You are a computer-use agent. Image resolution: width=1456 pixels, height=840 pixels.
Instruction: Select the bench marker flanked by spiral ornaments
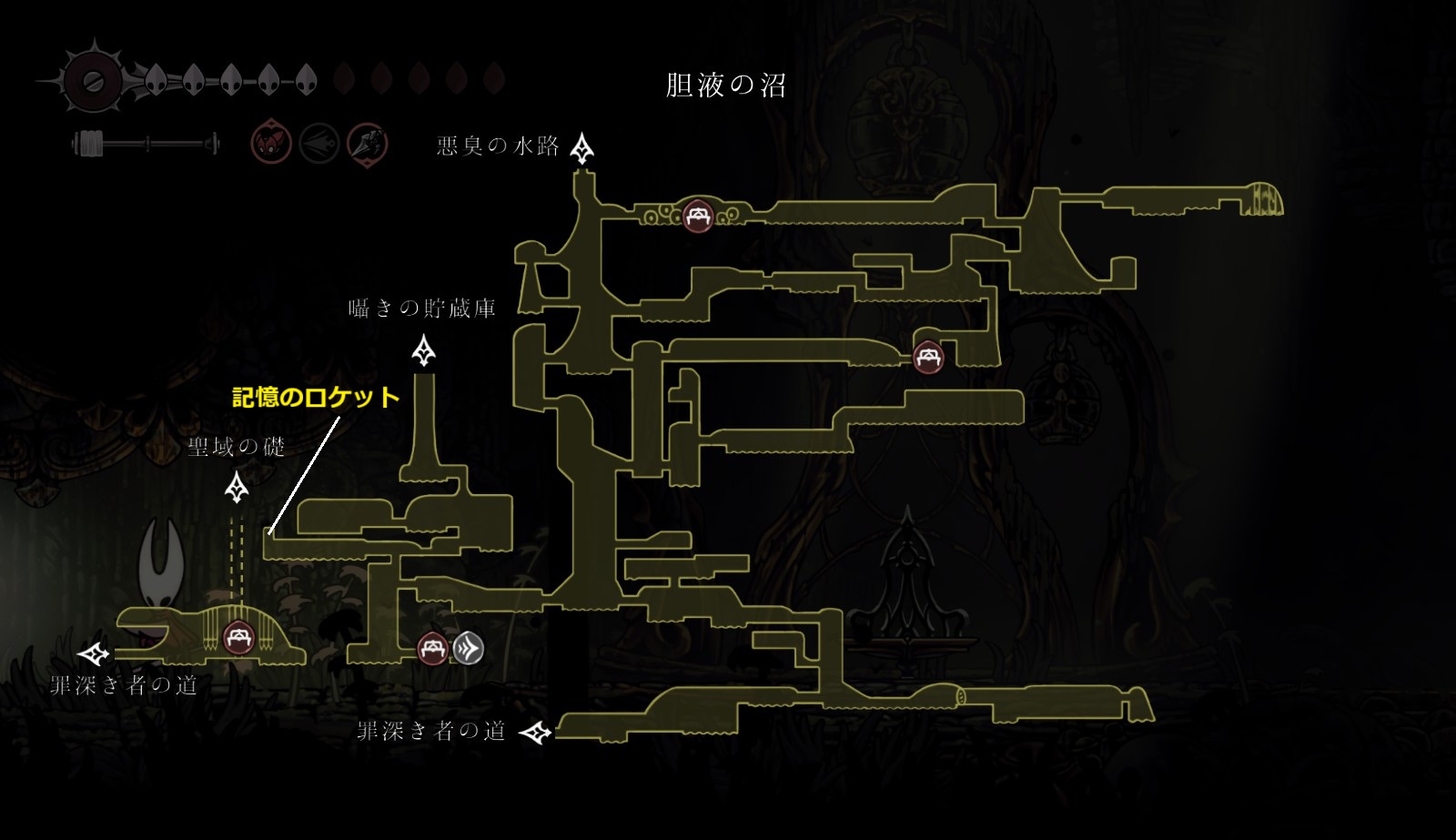click(698, 217)
